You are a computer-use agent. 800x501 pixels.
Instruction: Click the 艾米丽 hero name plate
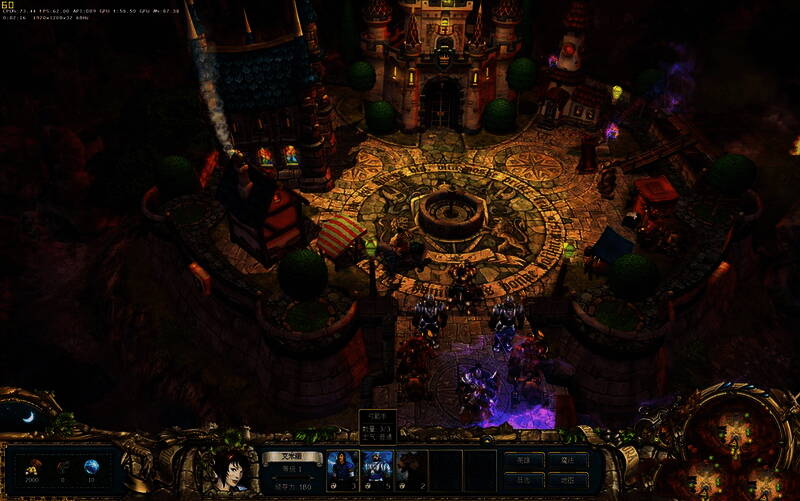point(292,456)
